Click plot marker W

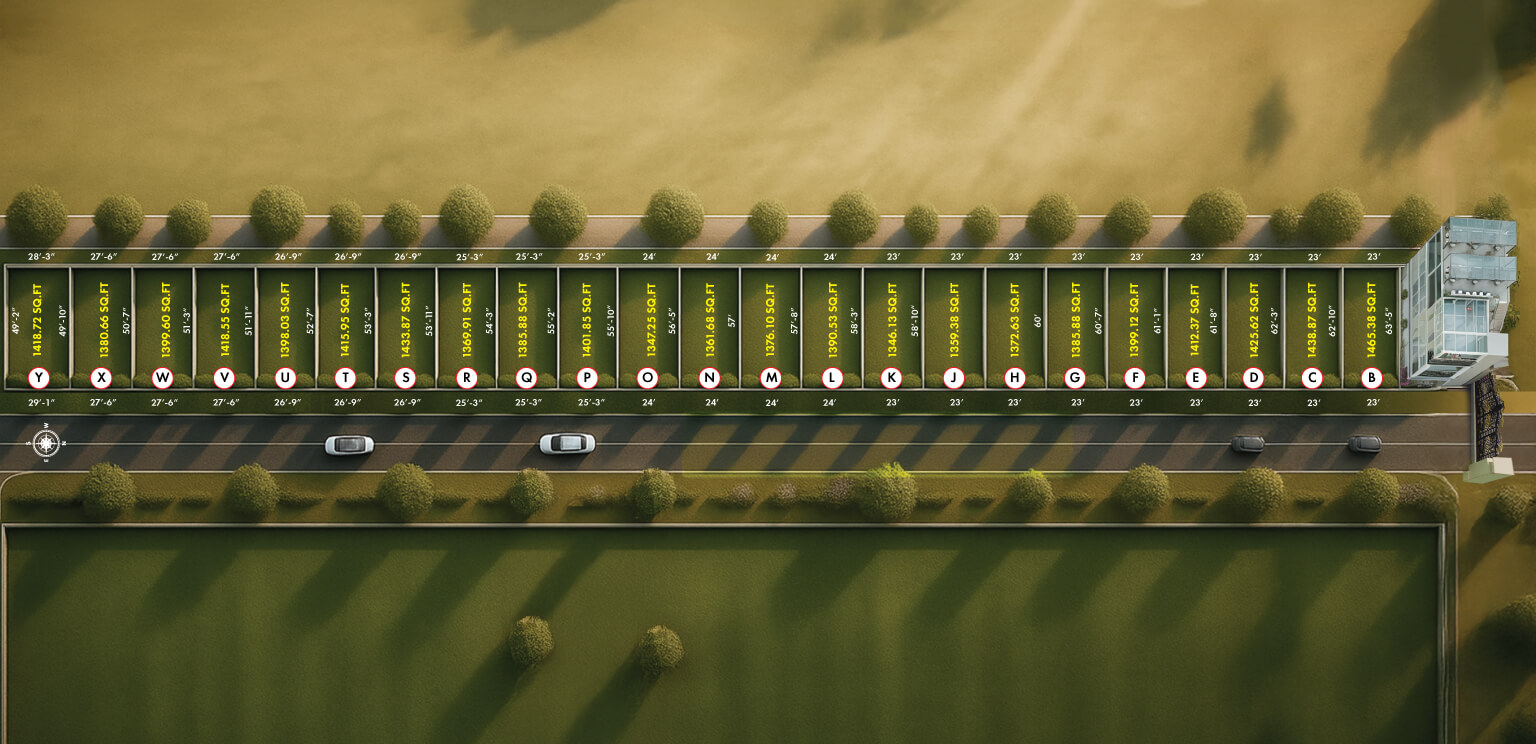162,378
